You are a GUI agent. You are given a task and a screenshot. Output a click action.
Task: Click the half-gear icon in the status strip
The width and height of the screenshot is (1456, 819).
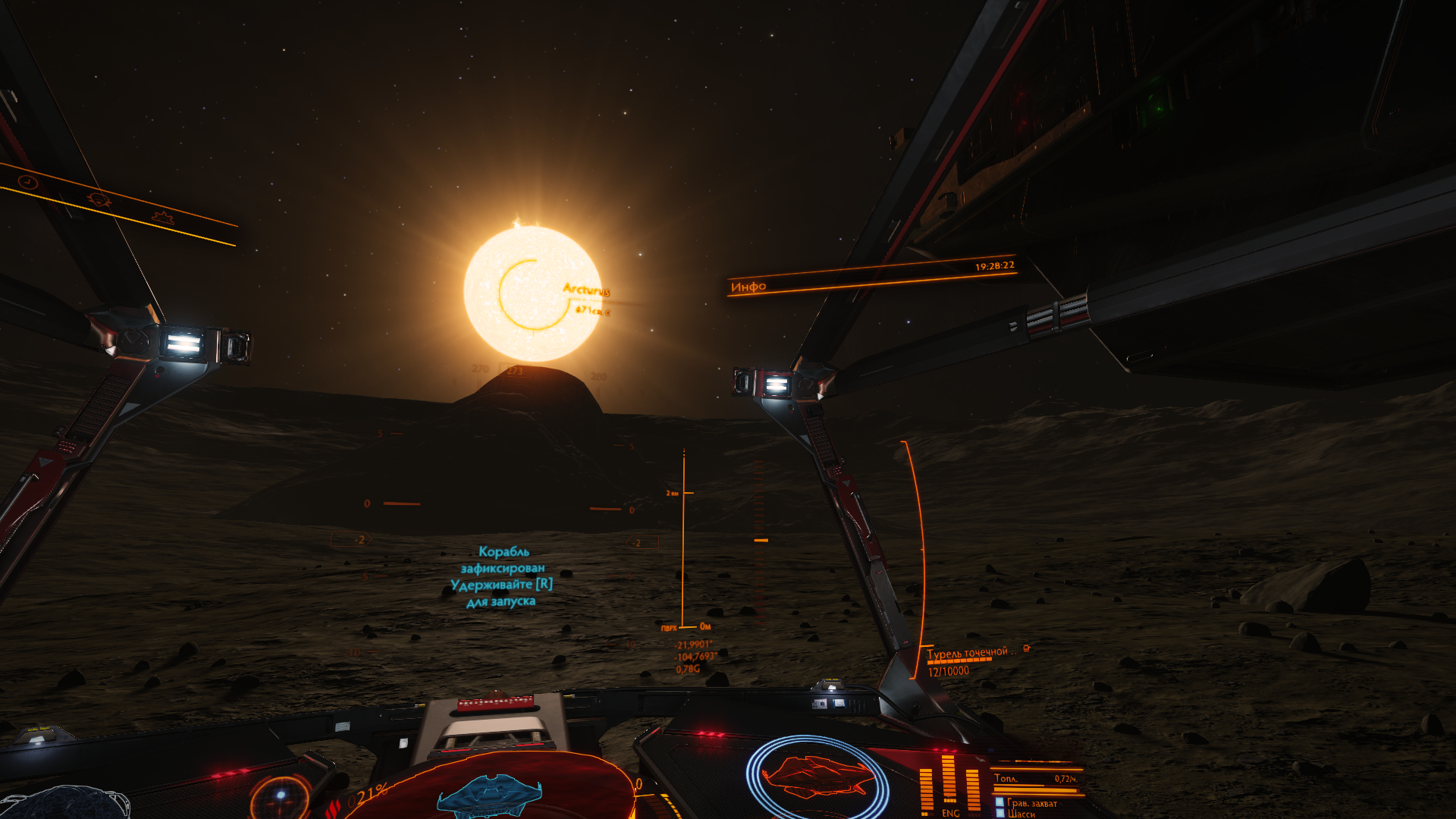(x=162, y=218)
